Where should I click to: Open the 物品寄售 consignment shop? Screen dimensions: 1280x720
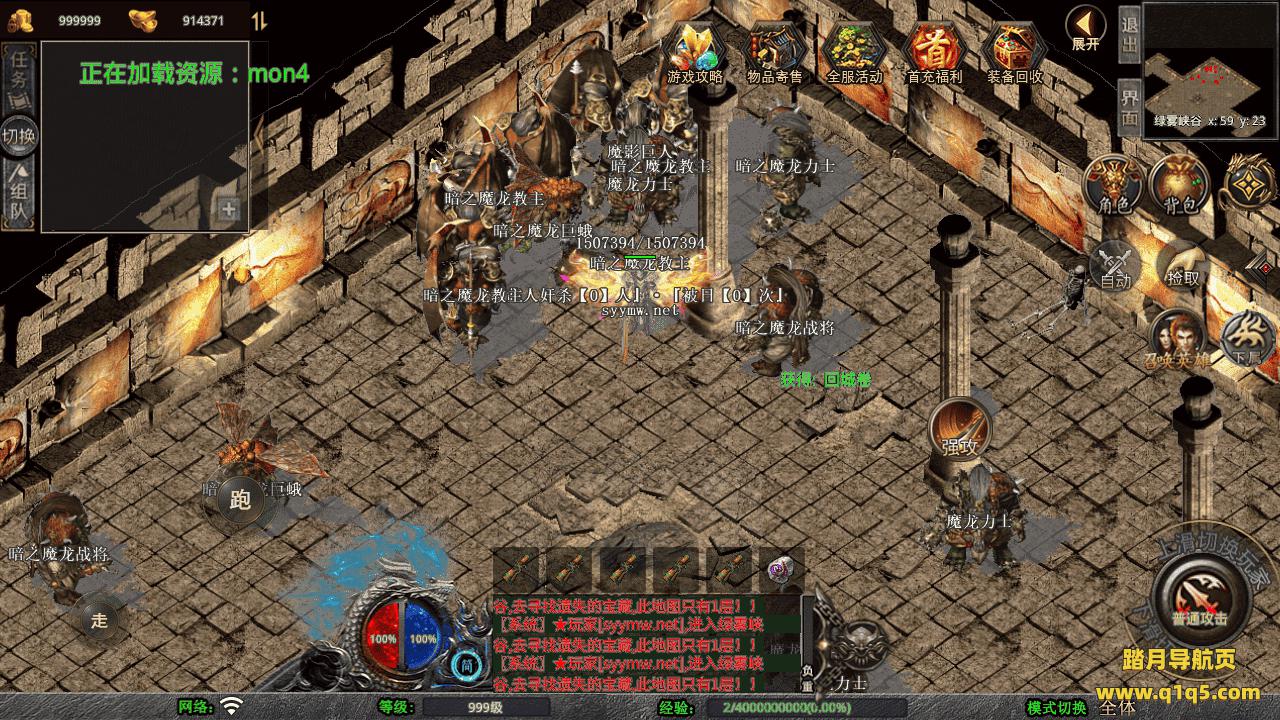(x=775, y=51)
